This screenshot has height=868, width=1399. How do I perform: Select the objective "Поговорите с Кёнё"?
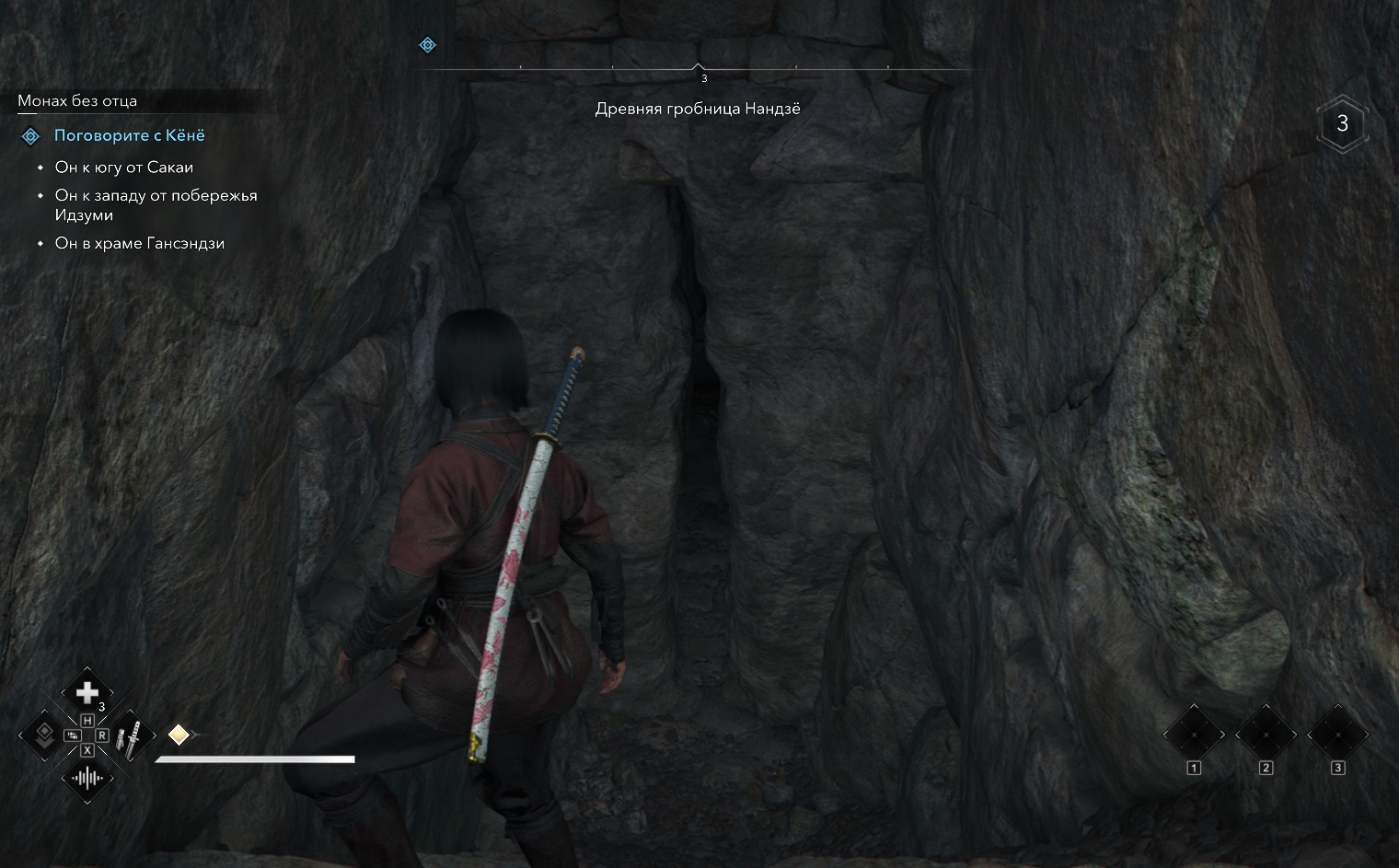point(129,135)
